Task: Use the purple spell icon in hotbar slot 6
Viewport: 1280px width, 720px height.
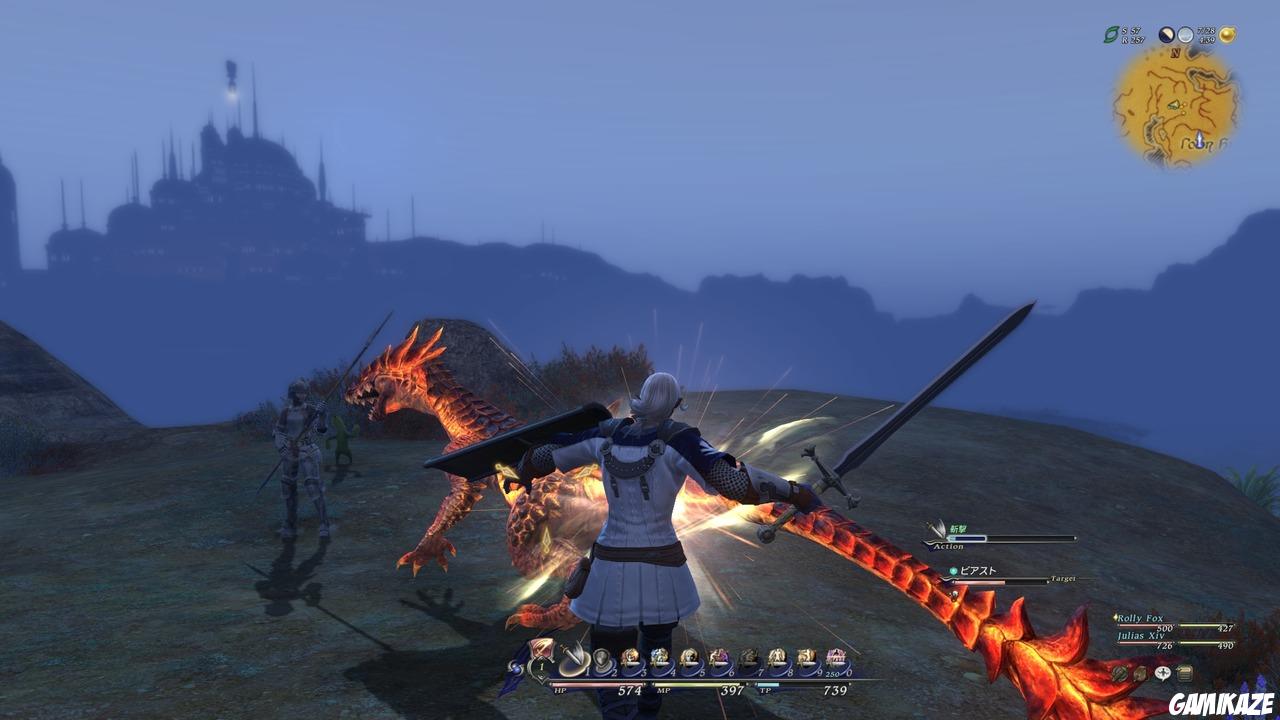Action: pyautogui.click(x=719, y=656)
